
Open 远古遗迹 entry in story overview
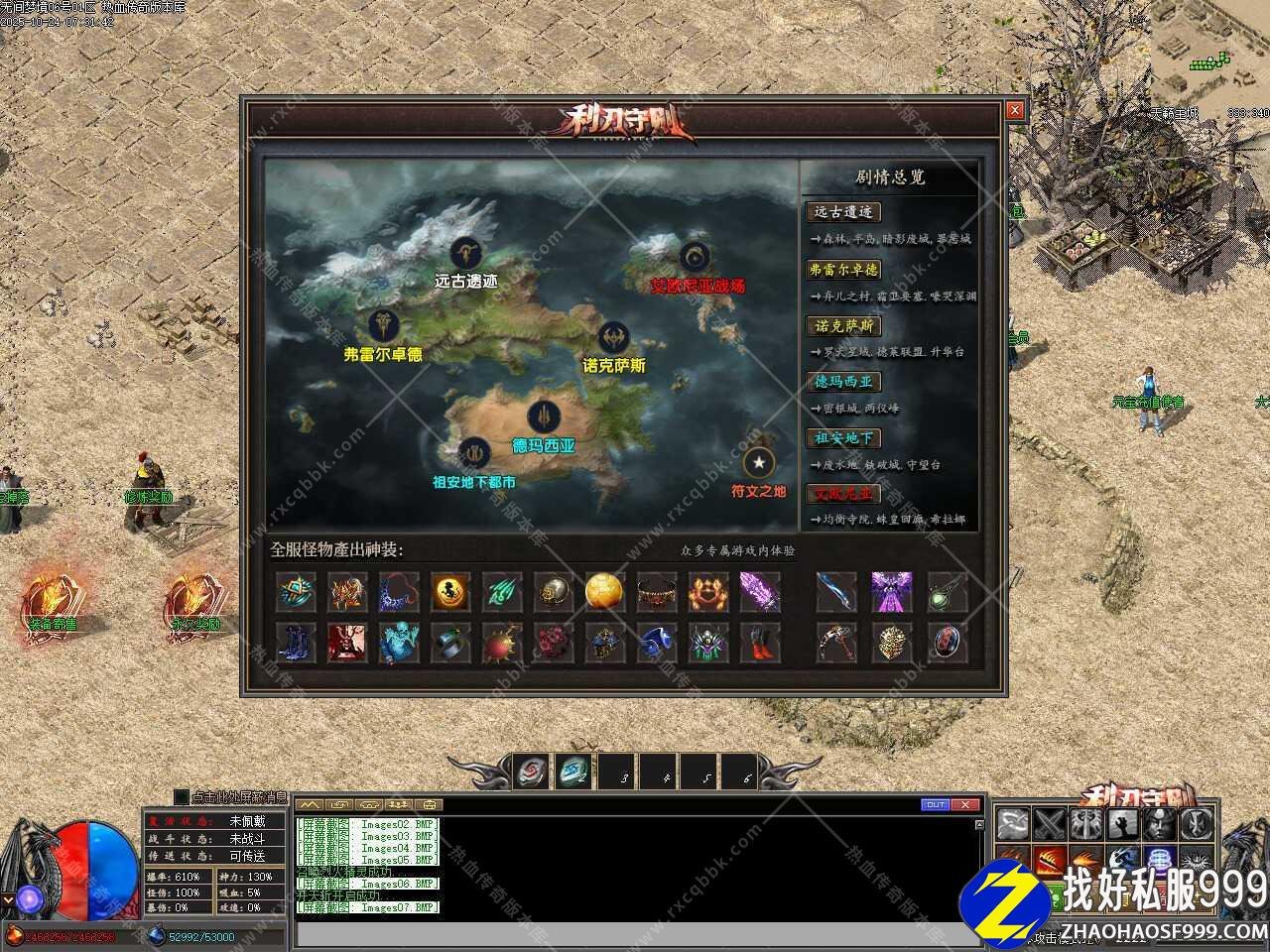[843, 212]
